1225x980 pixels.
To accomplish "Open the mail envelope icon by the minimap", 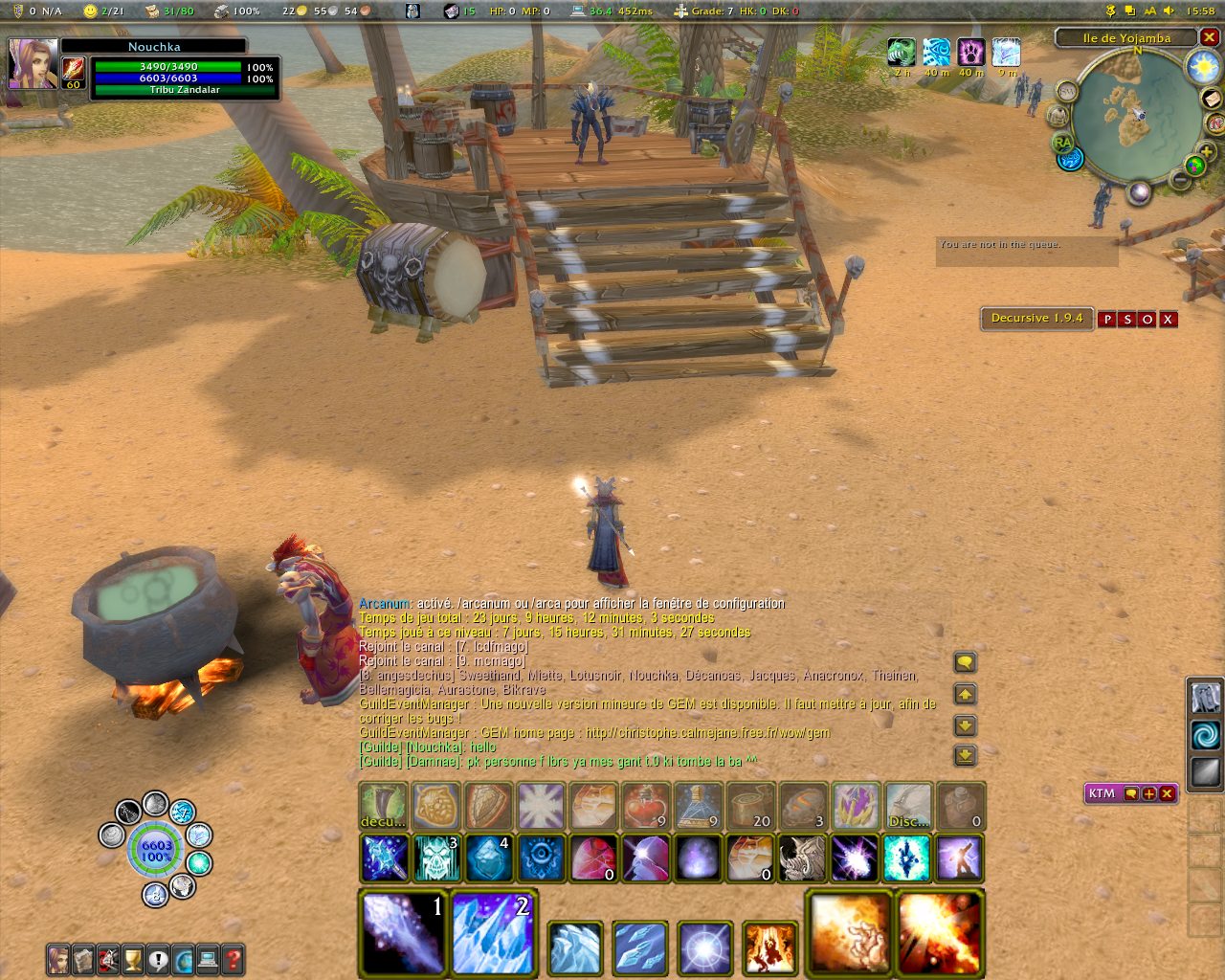I will click(1212, 100).
